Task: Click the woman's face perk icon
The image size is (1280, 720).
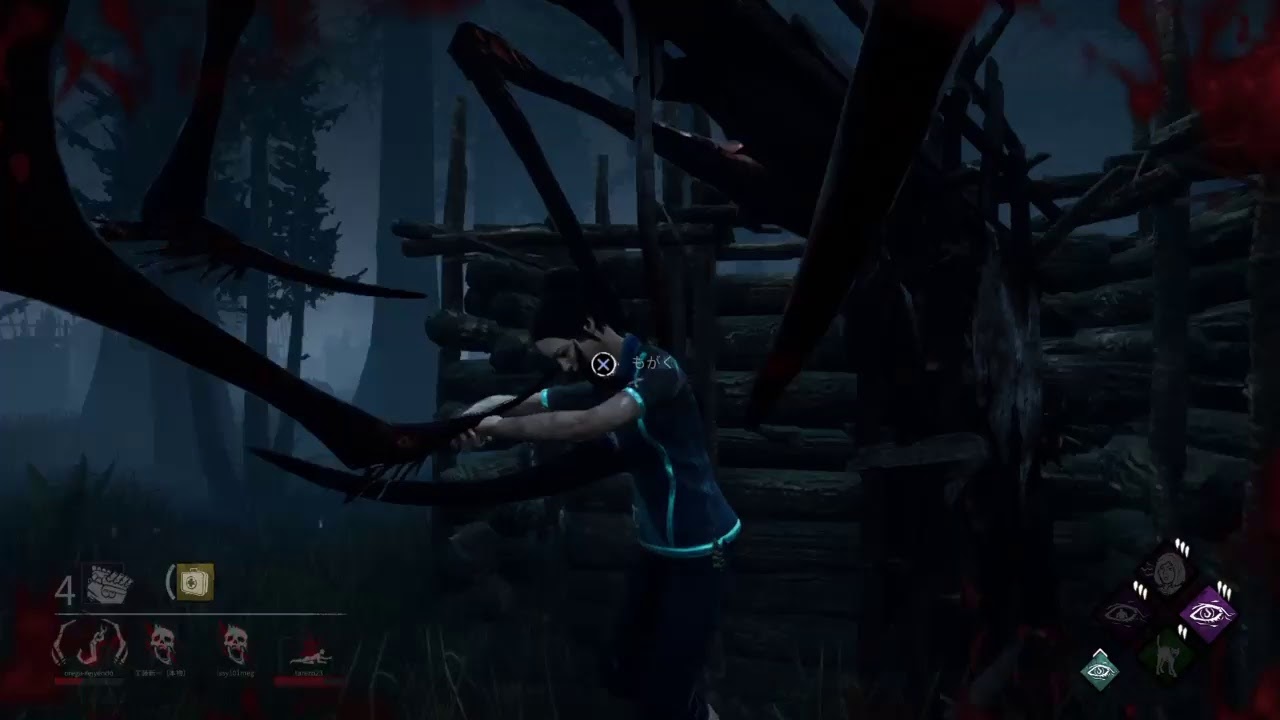Action: pos(1166,572)
